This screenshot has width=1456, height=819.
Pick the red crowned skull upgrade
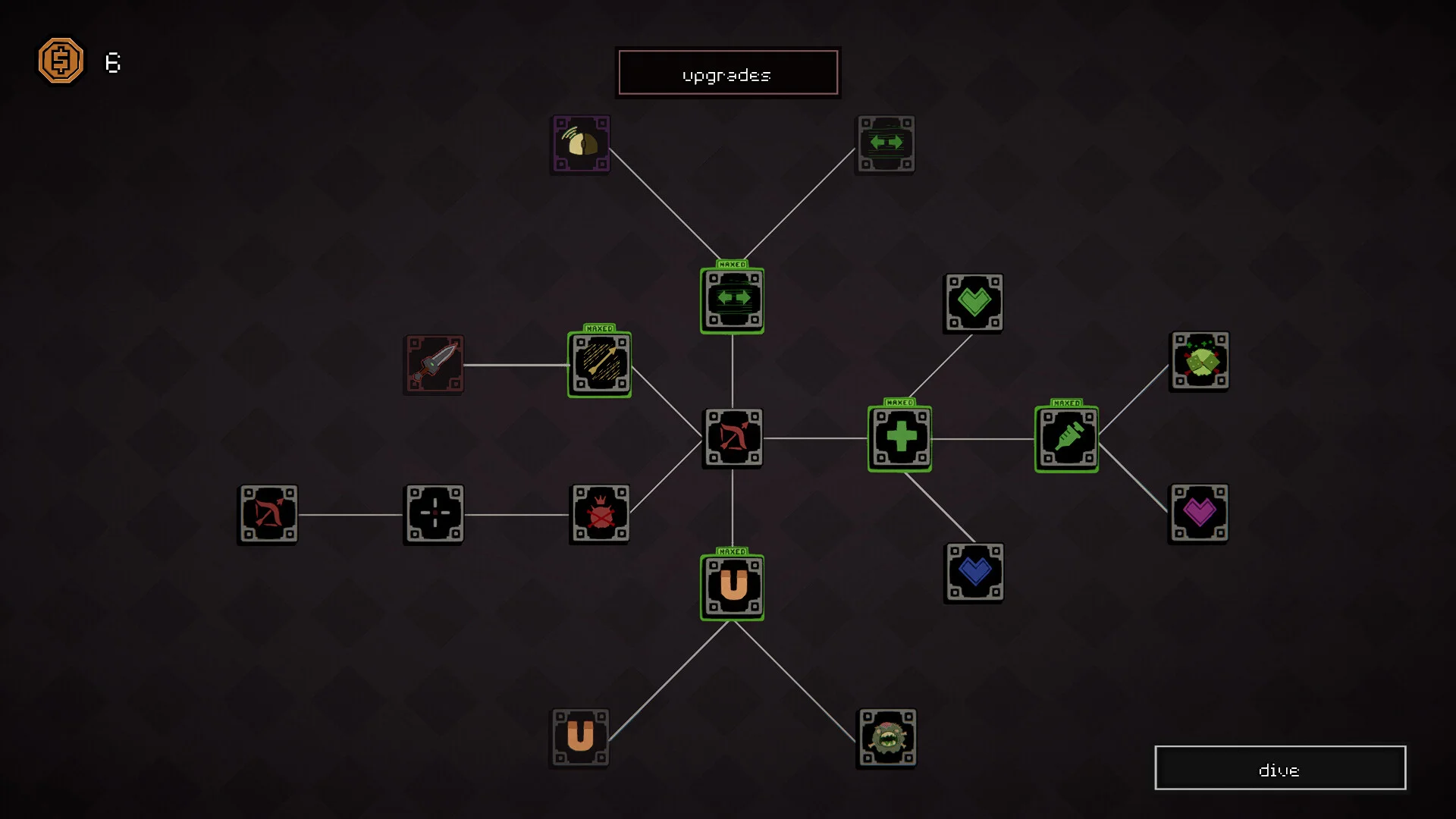tap(600, 514)
